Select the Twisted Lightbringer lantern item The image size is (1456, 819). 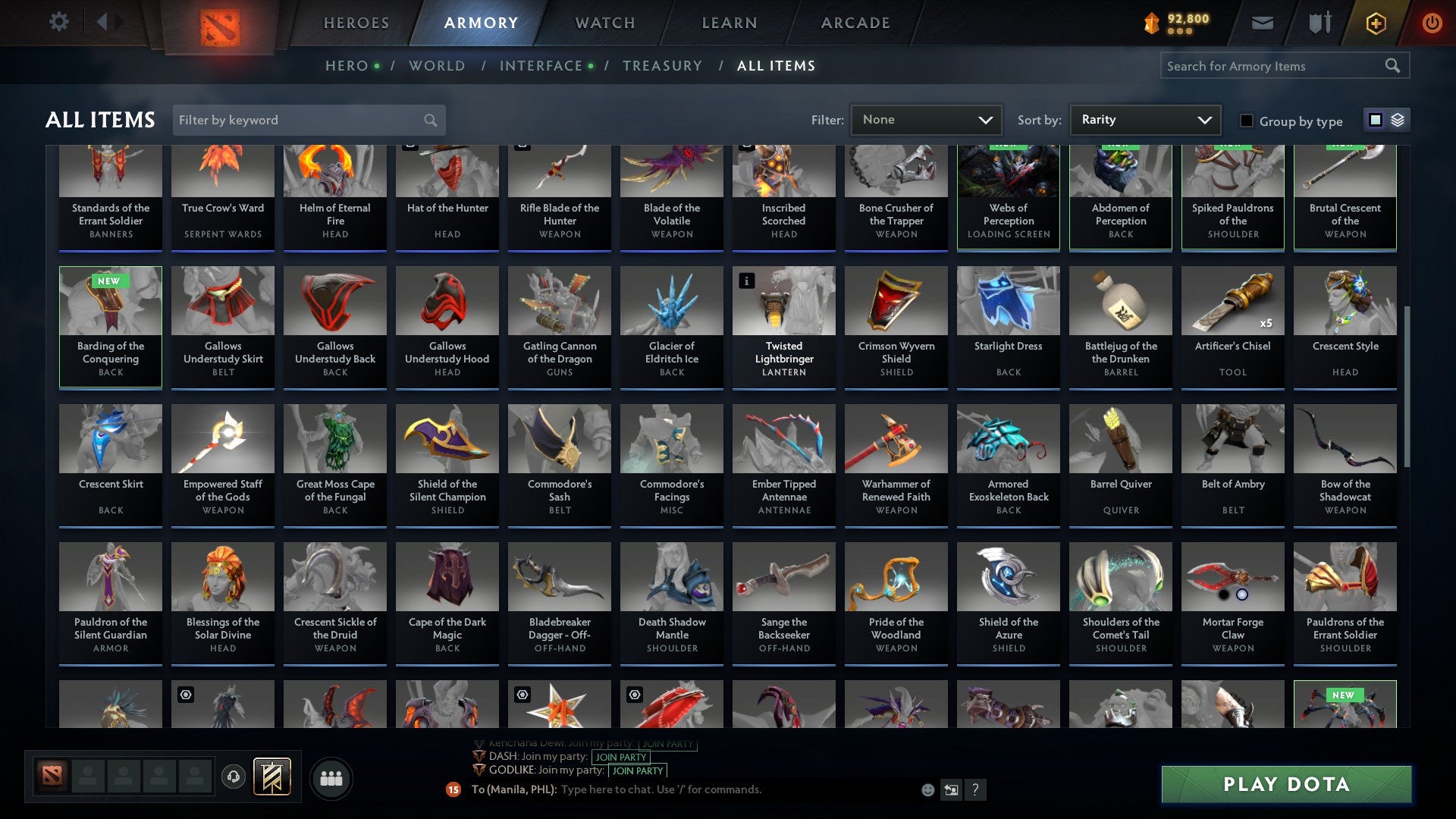[x=783, y=326]
